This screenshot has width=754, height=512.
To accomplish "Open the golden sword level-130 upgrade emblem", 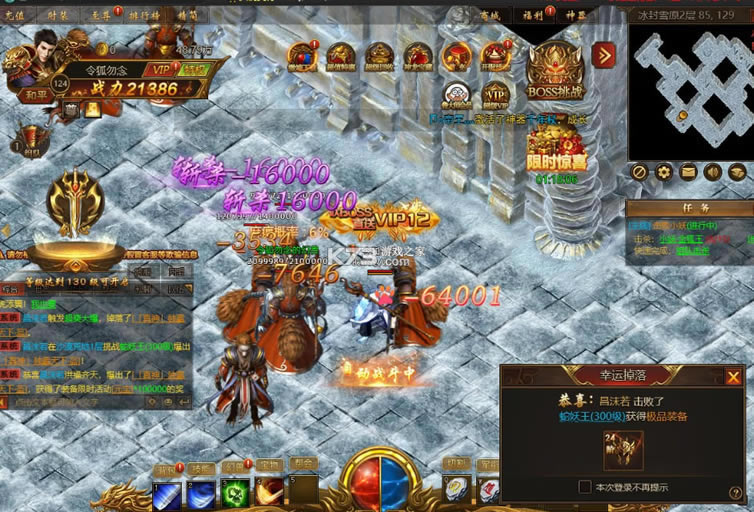I will [76, 207].
